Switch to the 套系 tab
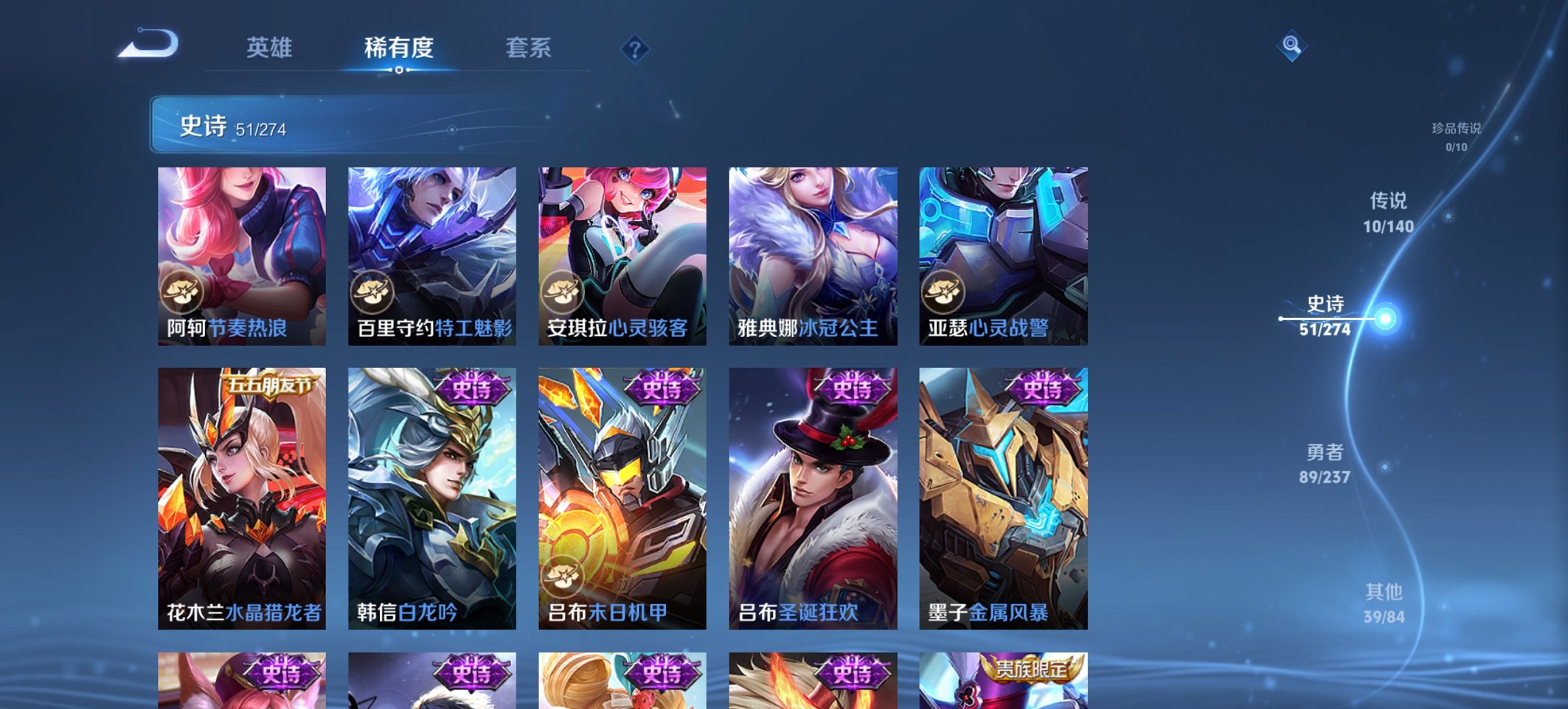This screenshot has height=709, width=1568. coord(529,48)
